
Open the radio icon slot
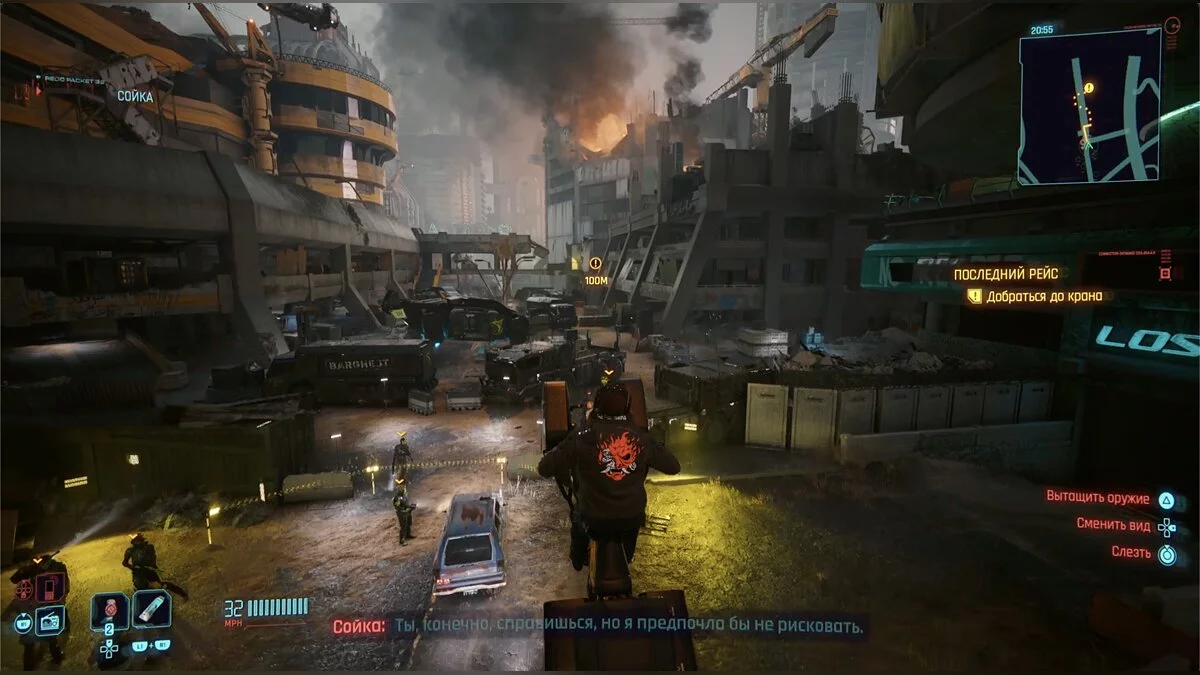click(x=50, y=621)
